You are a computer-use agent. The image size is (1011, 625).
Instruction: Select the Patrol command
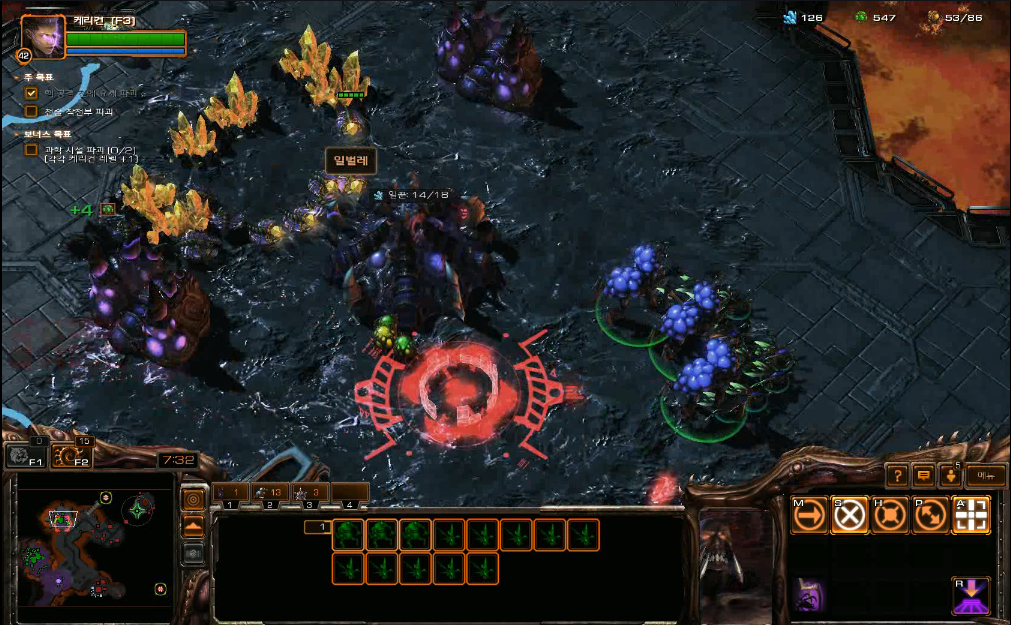[930, 515]
